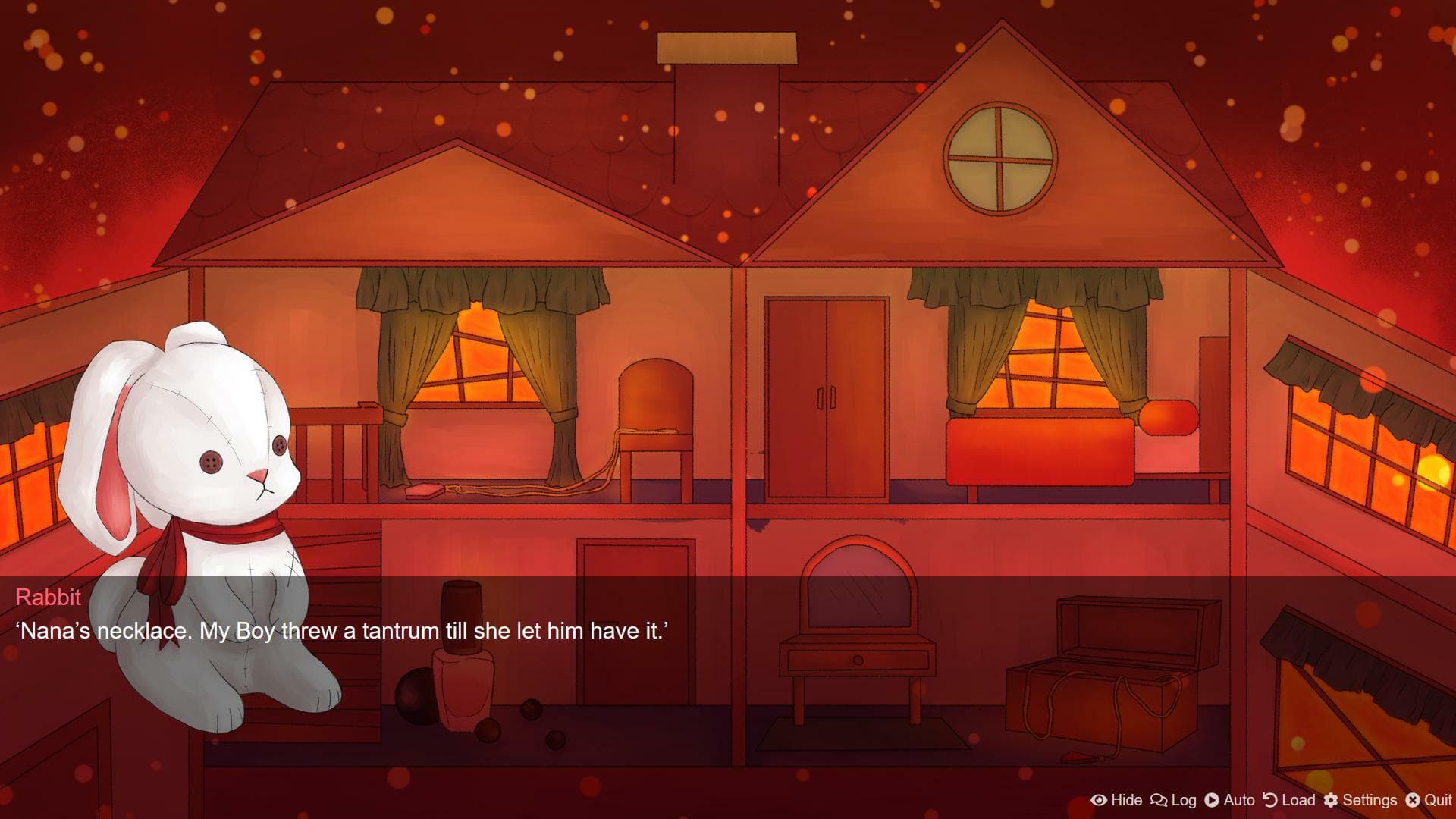Hide the dialogue text box
1456x819 pixels.
[x=1116, y=800]
